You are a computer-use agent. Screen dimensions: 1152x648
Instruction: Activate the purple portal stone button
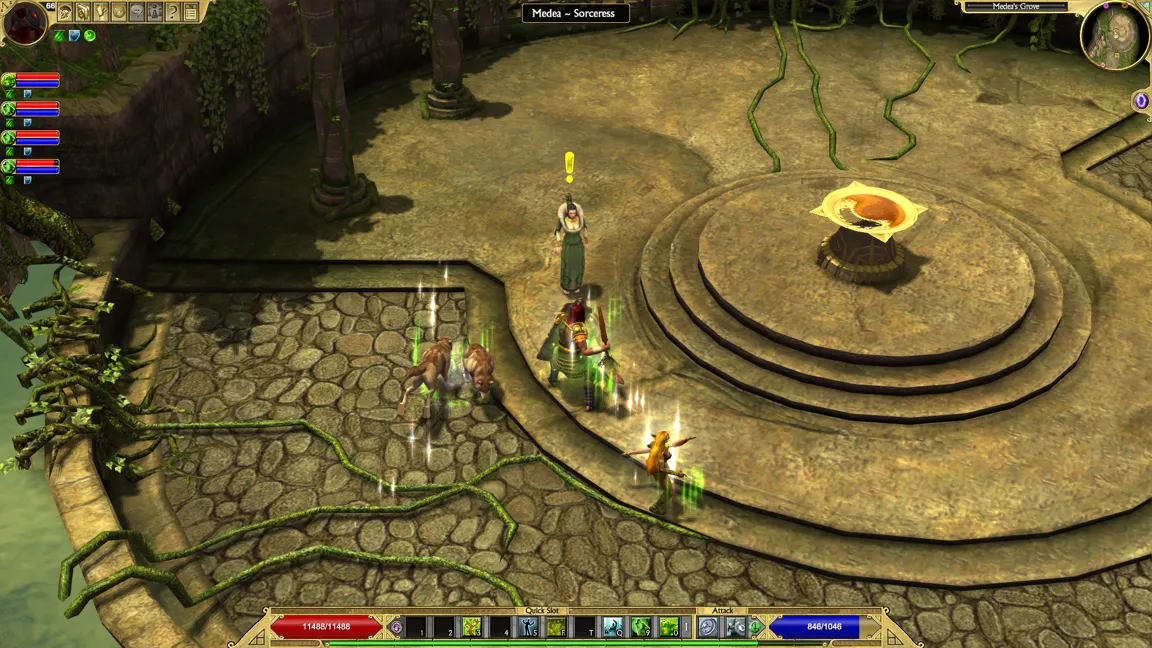pyautogui.click(x=1141, y=100)
